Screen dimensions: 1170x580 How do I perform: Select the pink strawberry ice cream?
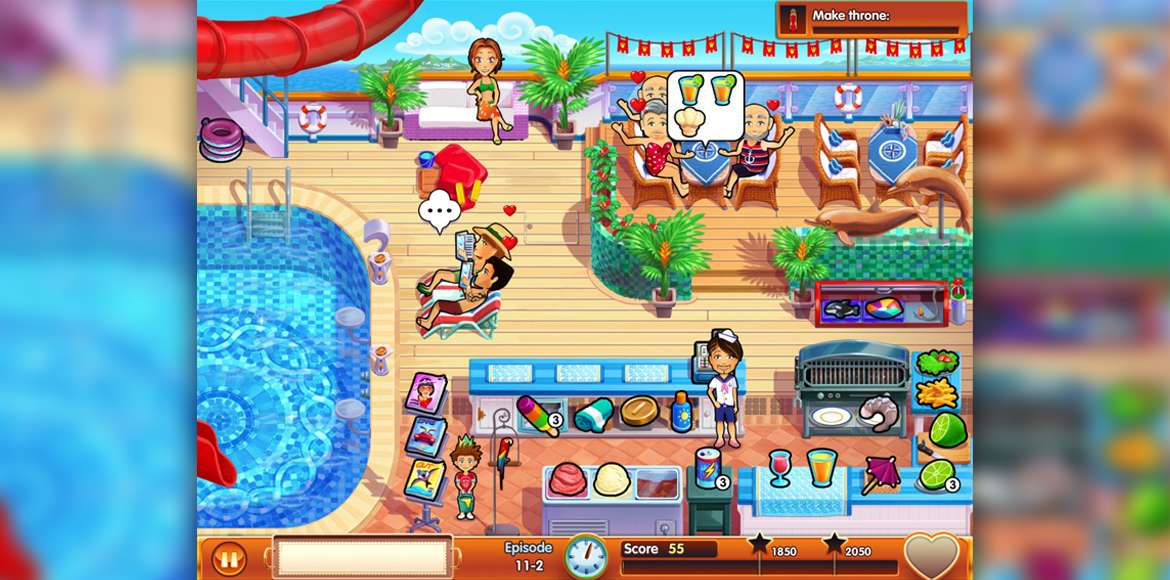[567, 479]
